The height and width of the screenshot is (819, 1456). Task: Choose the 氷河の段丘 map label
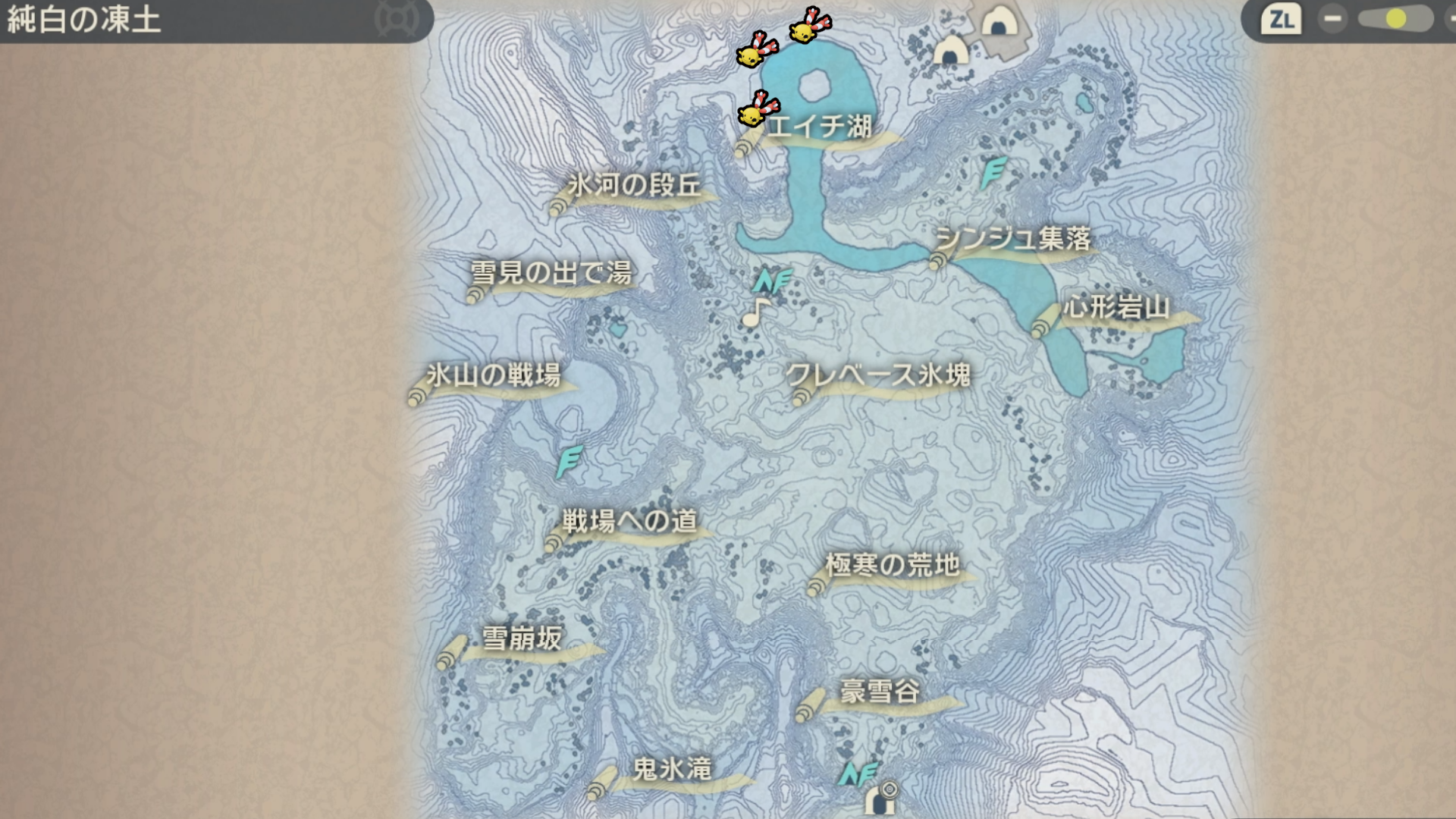[x=634, y=186]
